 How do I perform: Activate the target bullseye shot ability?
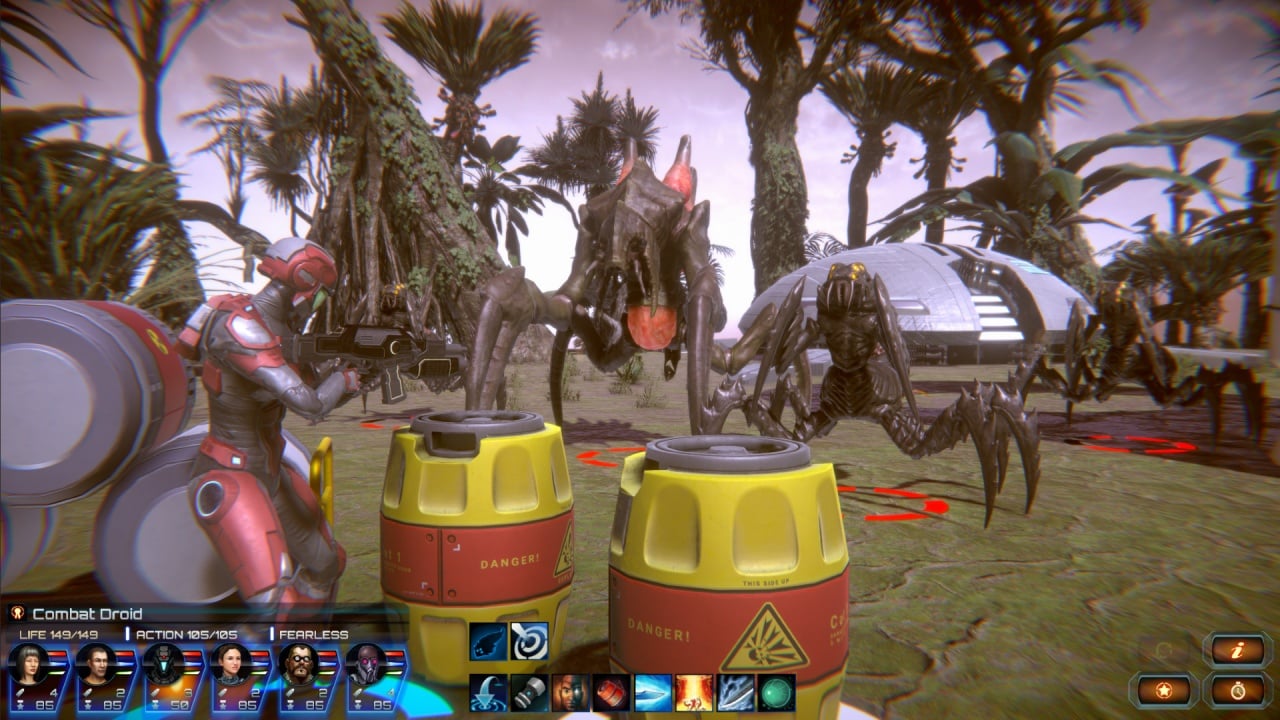tap(529, 641)
